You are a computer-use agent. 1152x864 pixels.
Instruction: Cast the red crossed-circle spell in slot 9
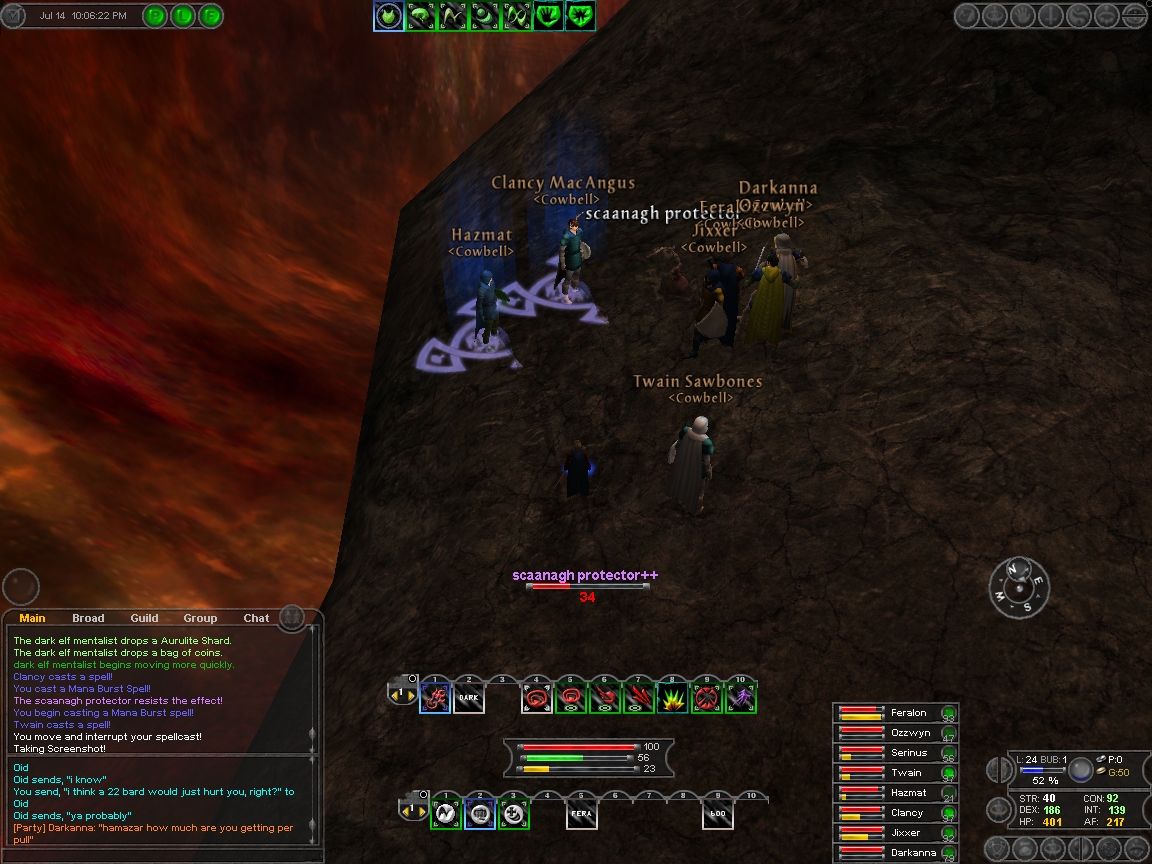tap(706, 698)
